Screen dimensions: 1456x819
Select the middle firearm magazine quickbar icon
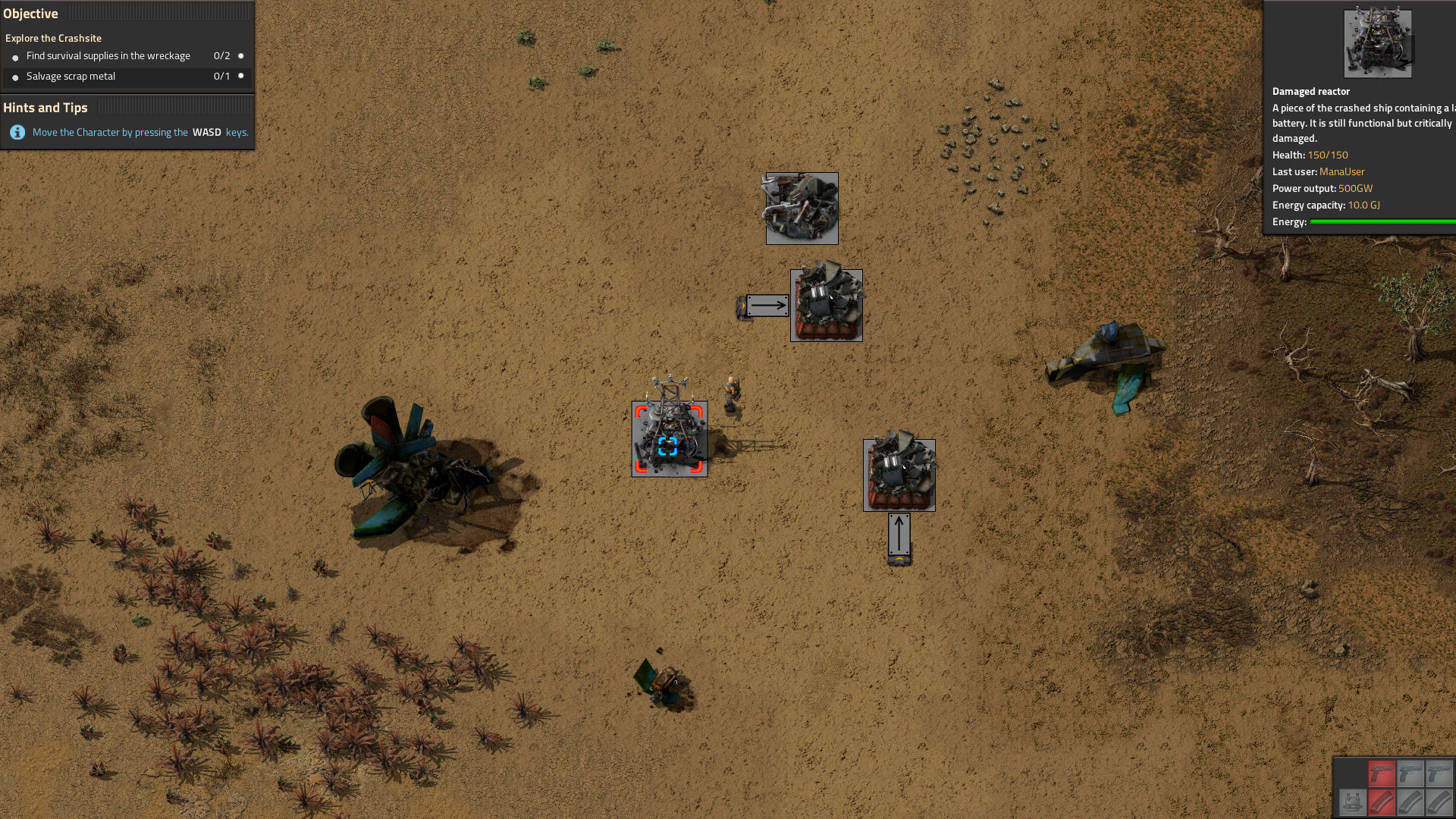pos(1411,803)
